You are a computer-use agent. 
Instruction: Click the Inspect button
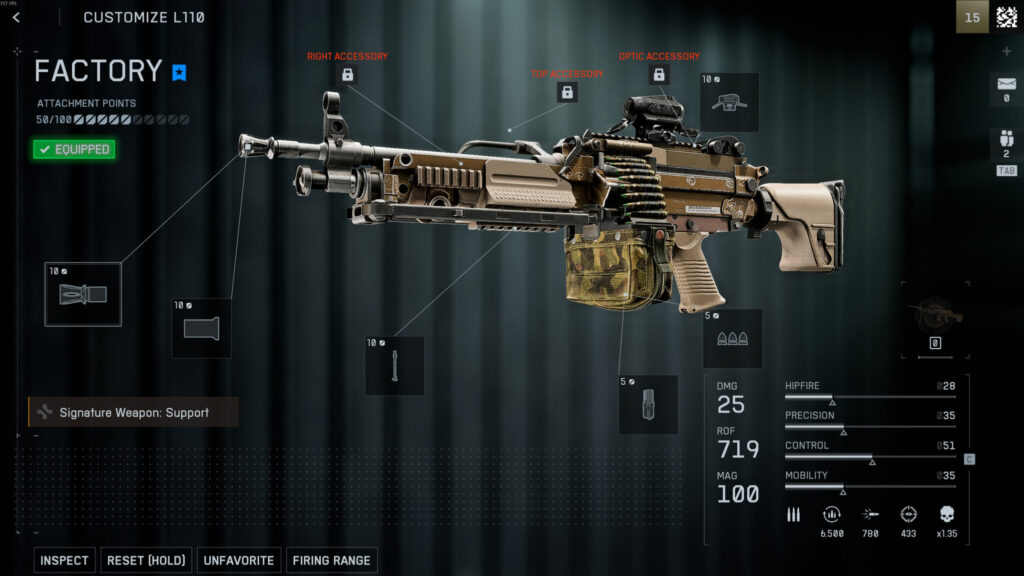[65, 560]
